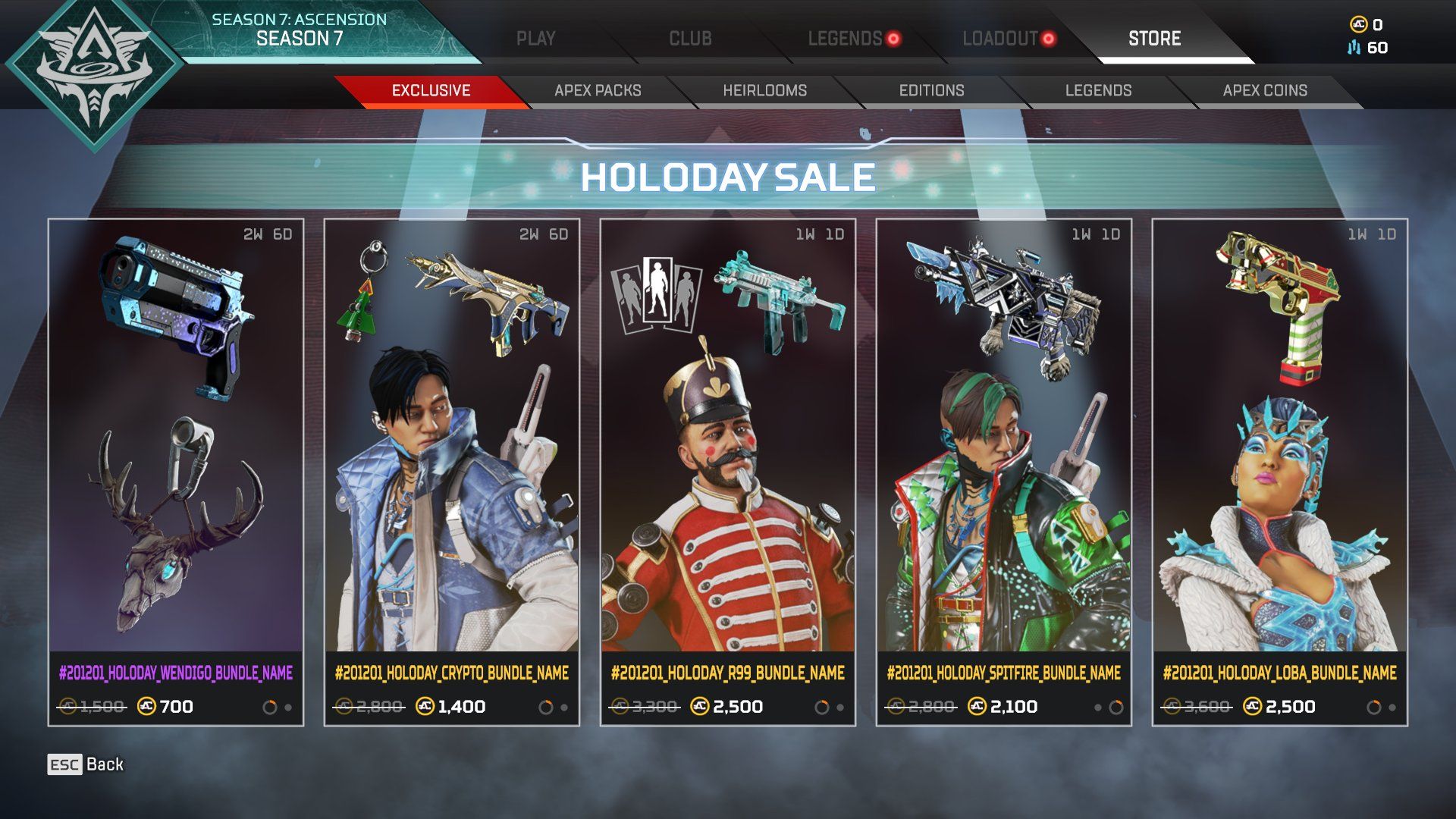This screenshot has width=1456, height=819.
Task: Open the Apex Packs category
Action: 598,91
